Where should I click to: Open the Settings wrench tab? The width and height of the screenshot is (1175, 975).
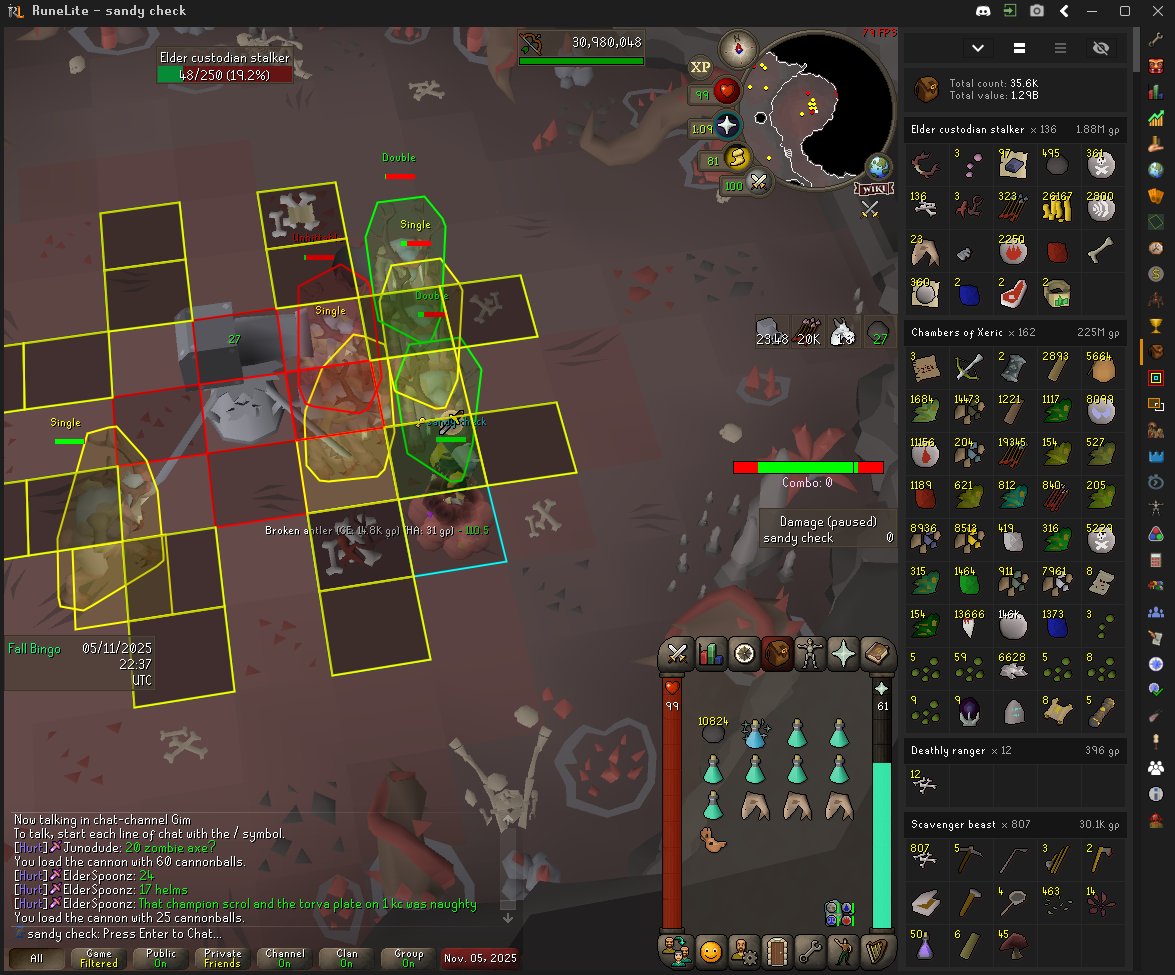[x=810, y=951]
